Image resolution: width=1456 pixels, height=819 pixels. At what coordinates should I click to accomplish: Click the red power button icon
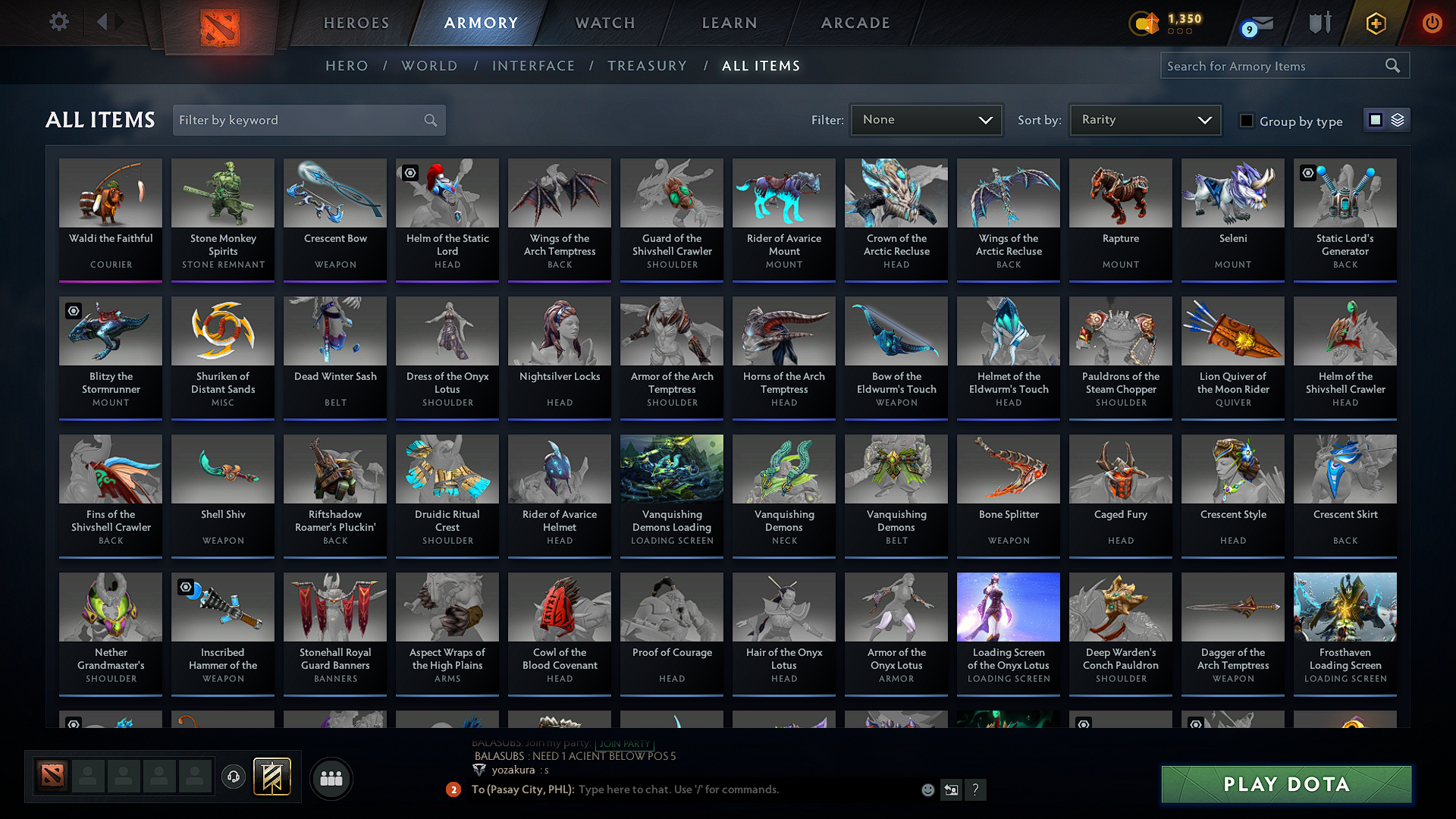pyautogui.click(x=1432, y=24)
